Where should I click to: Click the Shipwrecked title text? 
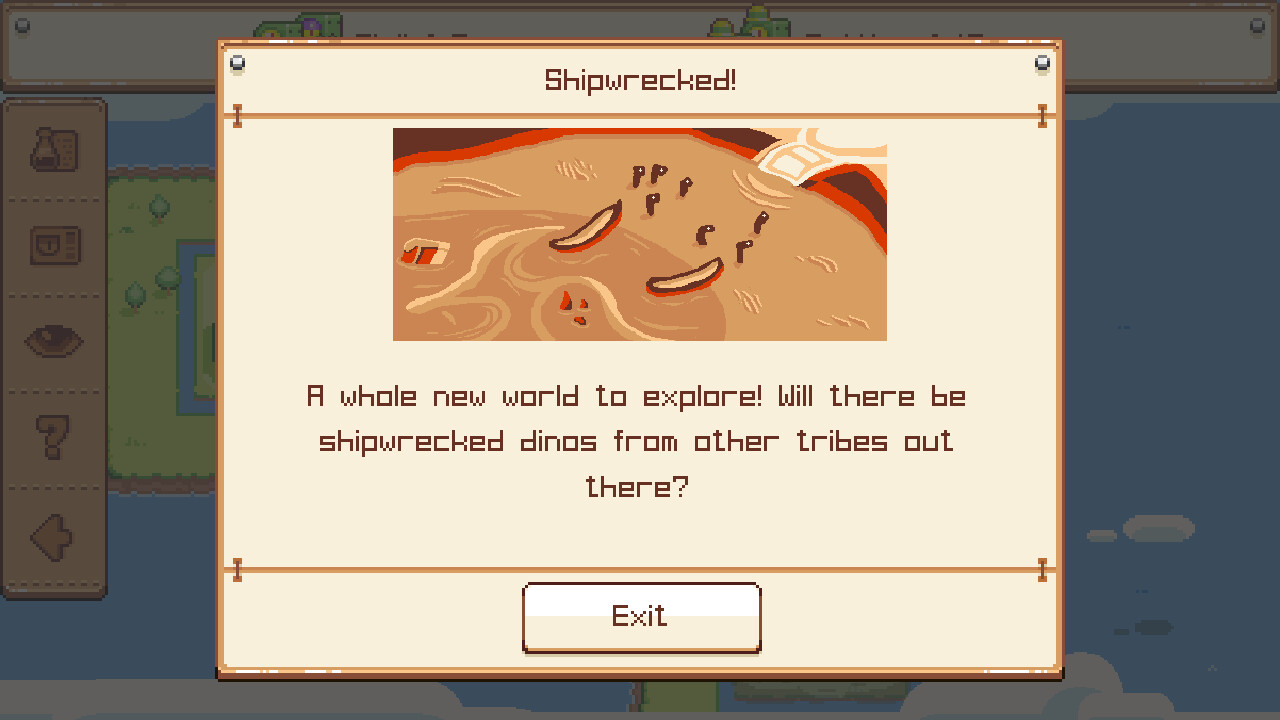coord(640,79)
